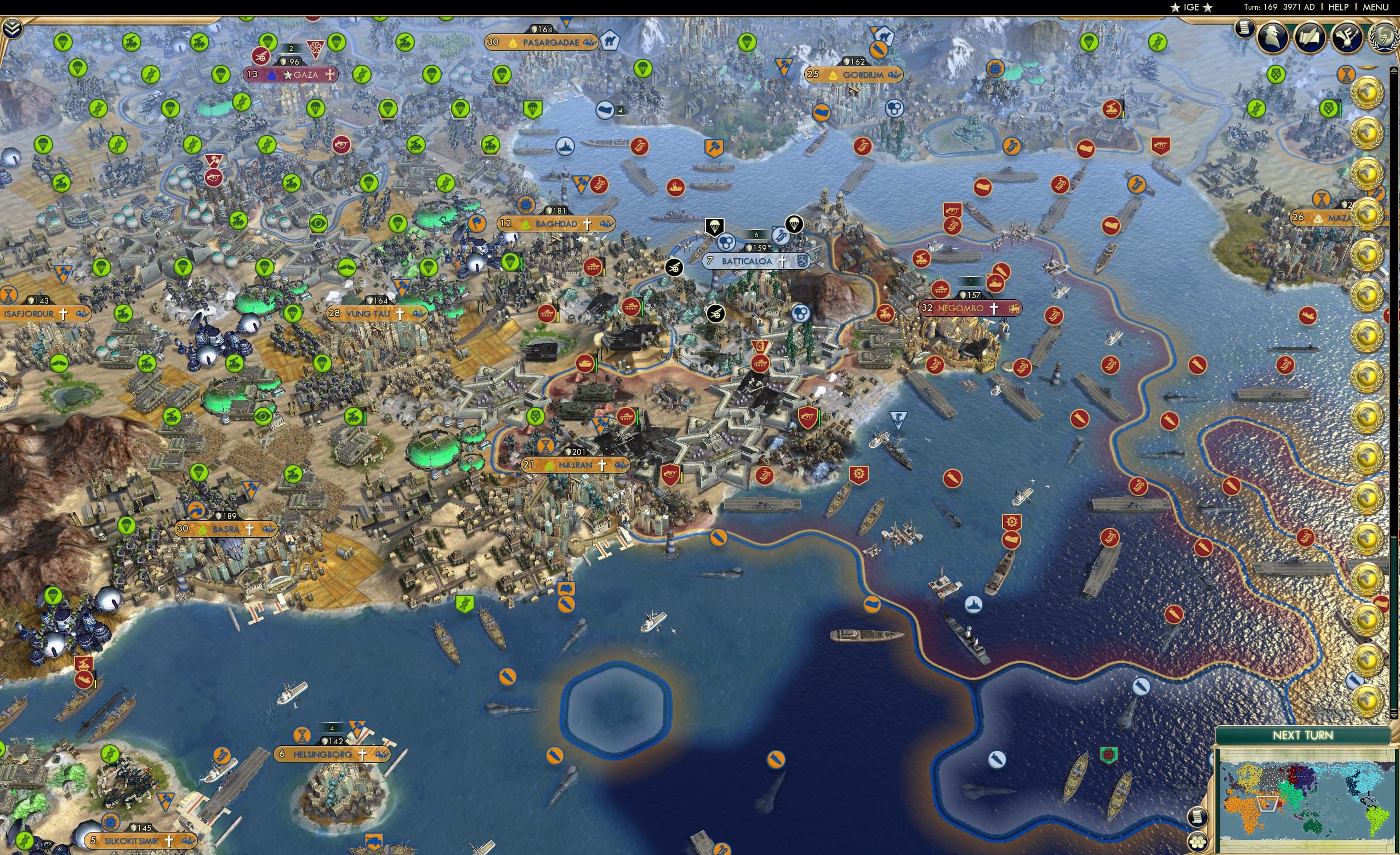Open the HELP menu
Image resolution: width=1400 pixels, height=855 pixels.
coord(1340,7)
